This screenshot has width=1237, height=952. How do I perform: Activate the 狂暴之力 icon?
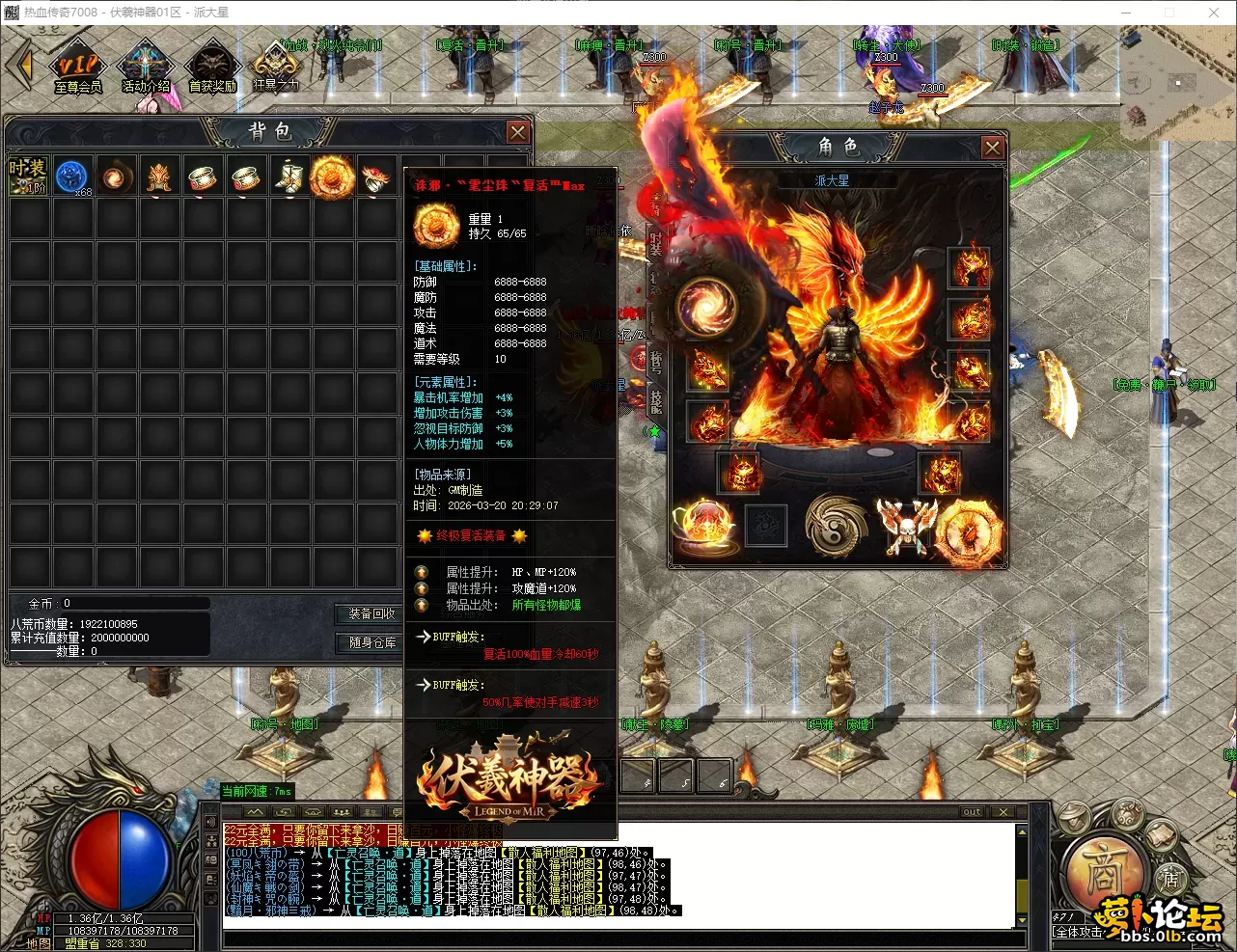(x=275, y=66)
